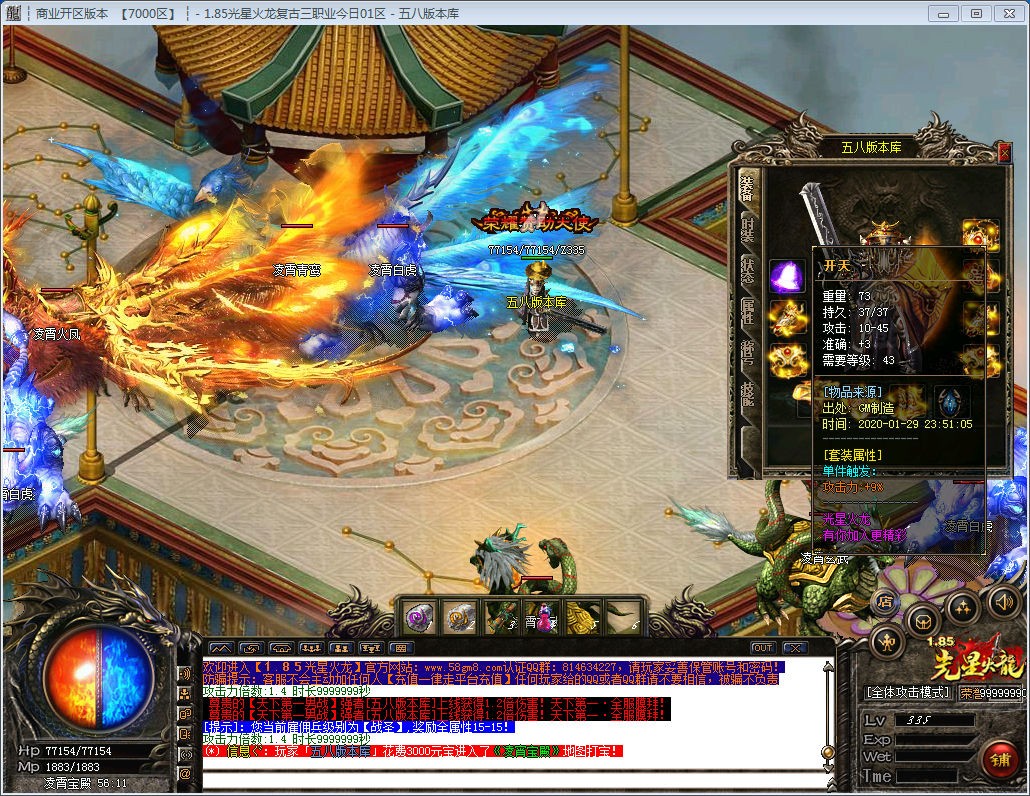Open the red 铺 stall button
This screenshot has height=796, width=1030.
click(x=998, y=759)
